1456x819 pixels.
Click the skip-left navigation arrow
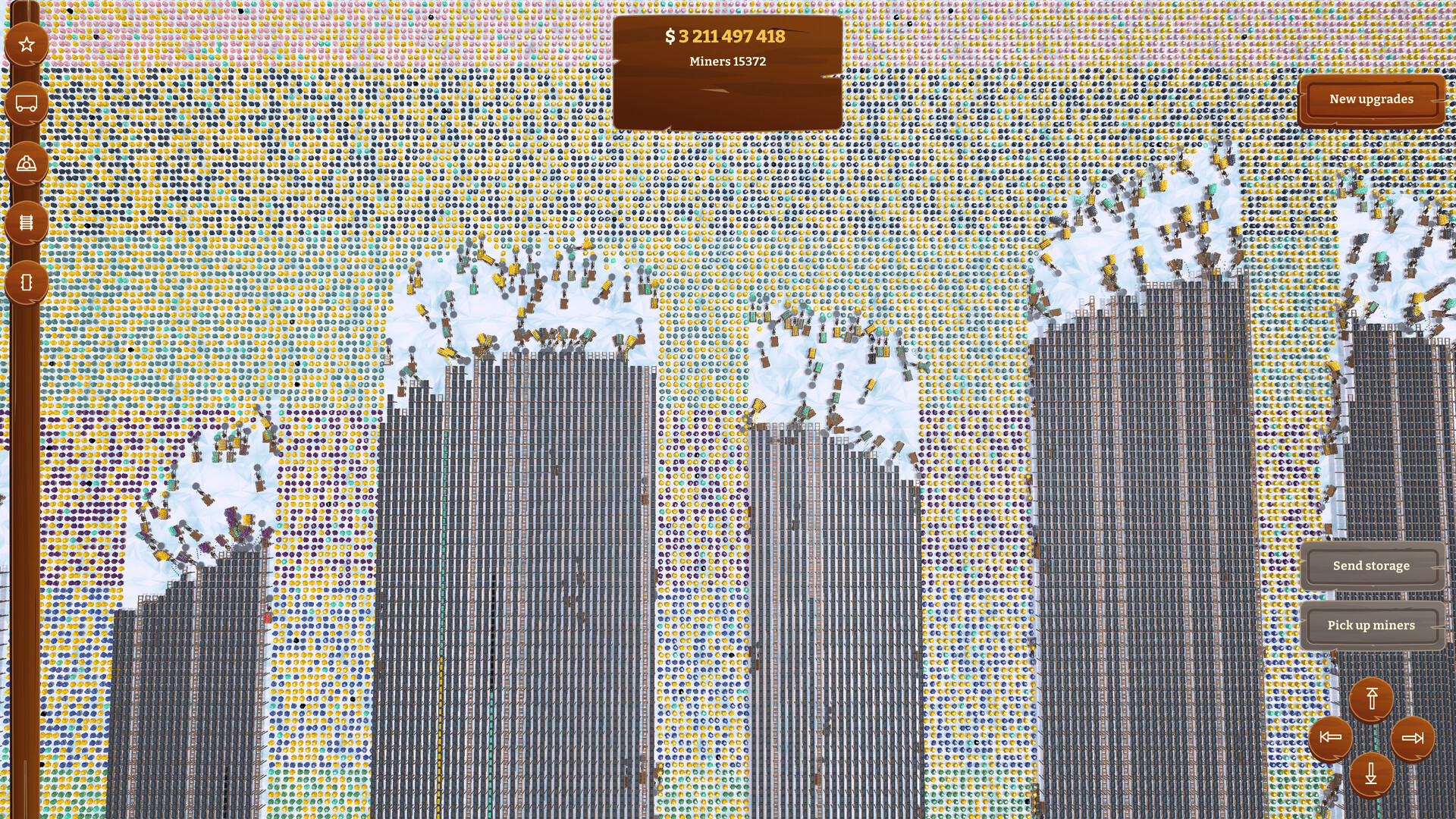(x=1332, y=736)
